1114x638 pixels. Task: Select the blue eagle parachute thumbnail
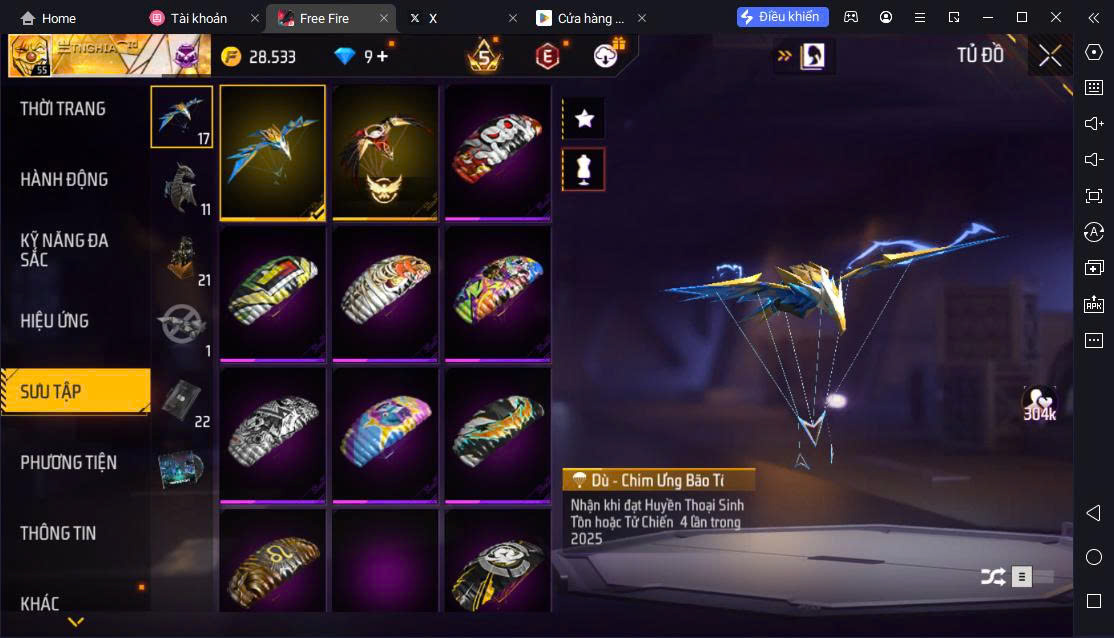click(273, 152)
